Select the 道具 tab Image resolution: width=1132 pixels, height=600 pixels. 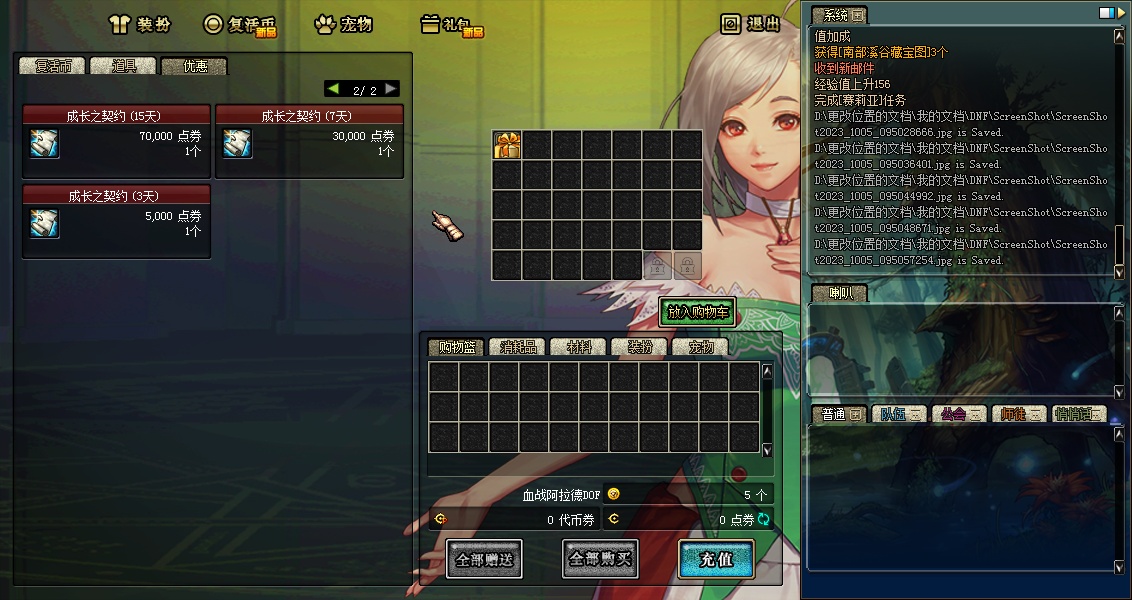(x=124, y=66)
